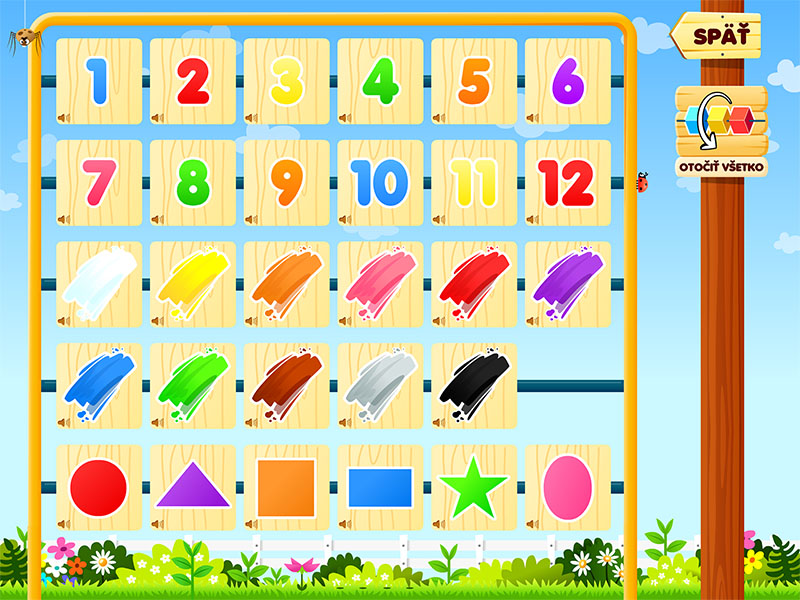Tap the pink number 7 tile
800x600 pixels.
(98, 183)
